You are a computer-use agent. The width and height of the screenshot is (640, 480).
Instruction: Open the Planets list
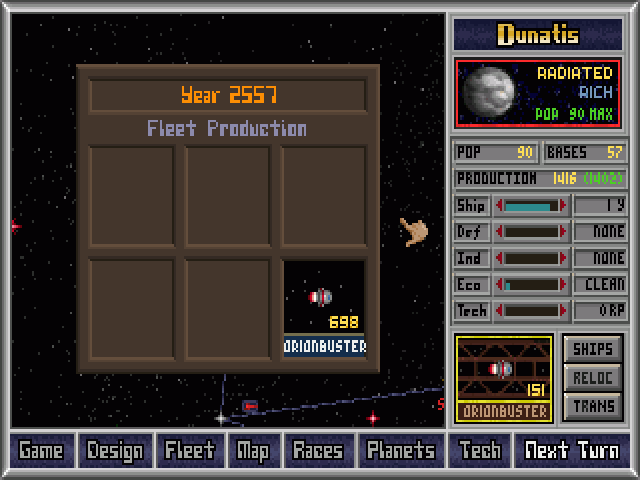(400, 450)
